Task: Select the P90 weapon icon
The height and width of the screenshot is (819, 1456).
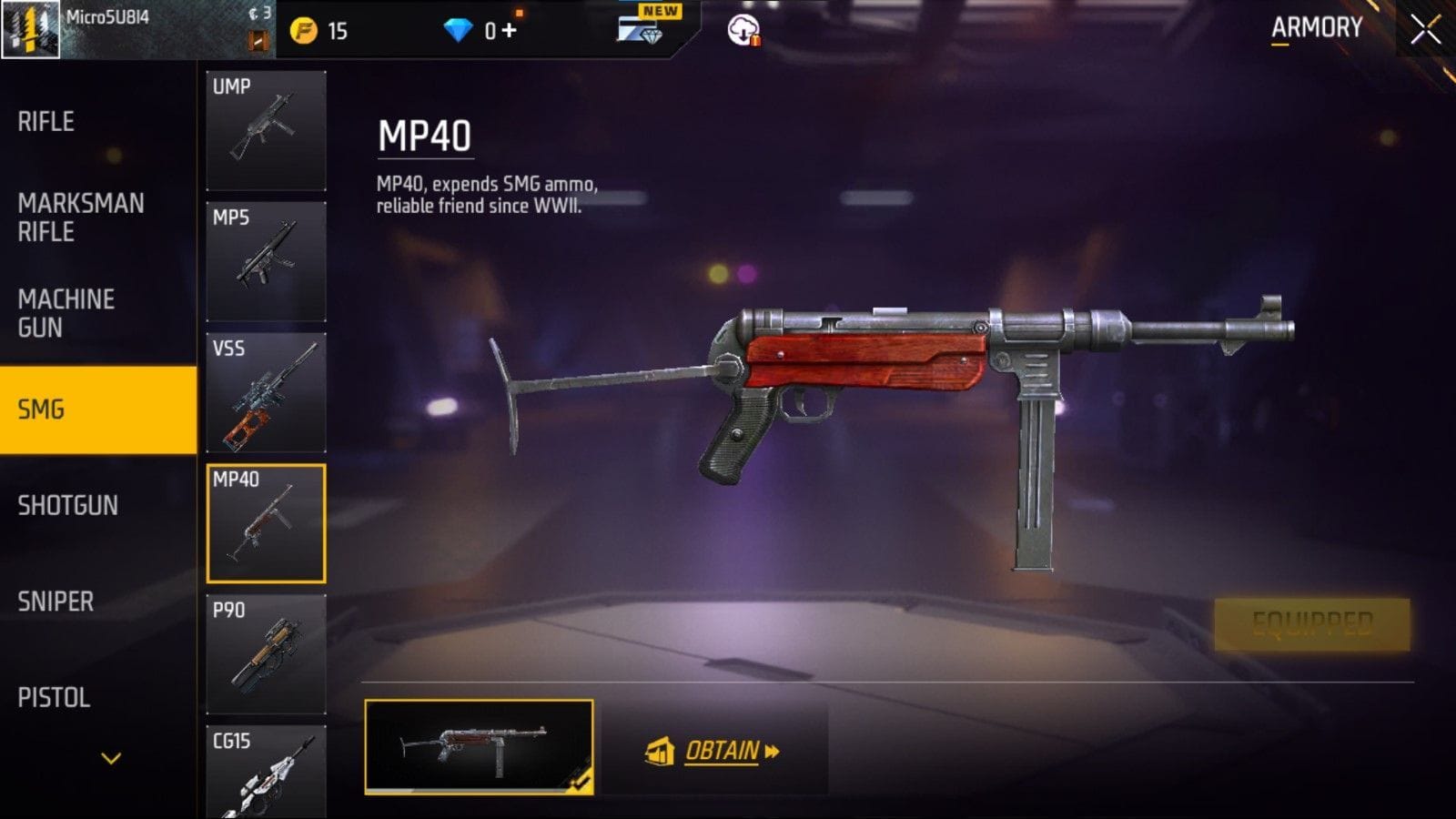Action: [x=266, y=652]
